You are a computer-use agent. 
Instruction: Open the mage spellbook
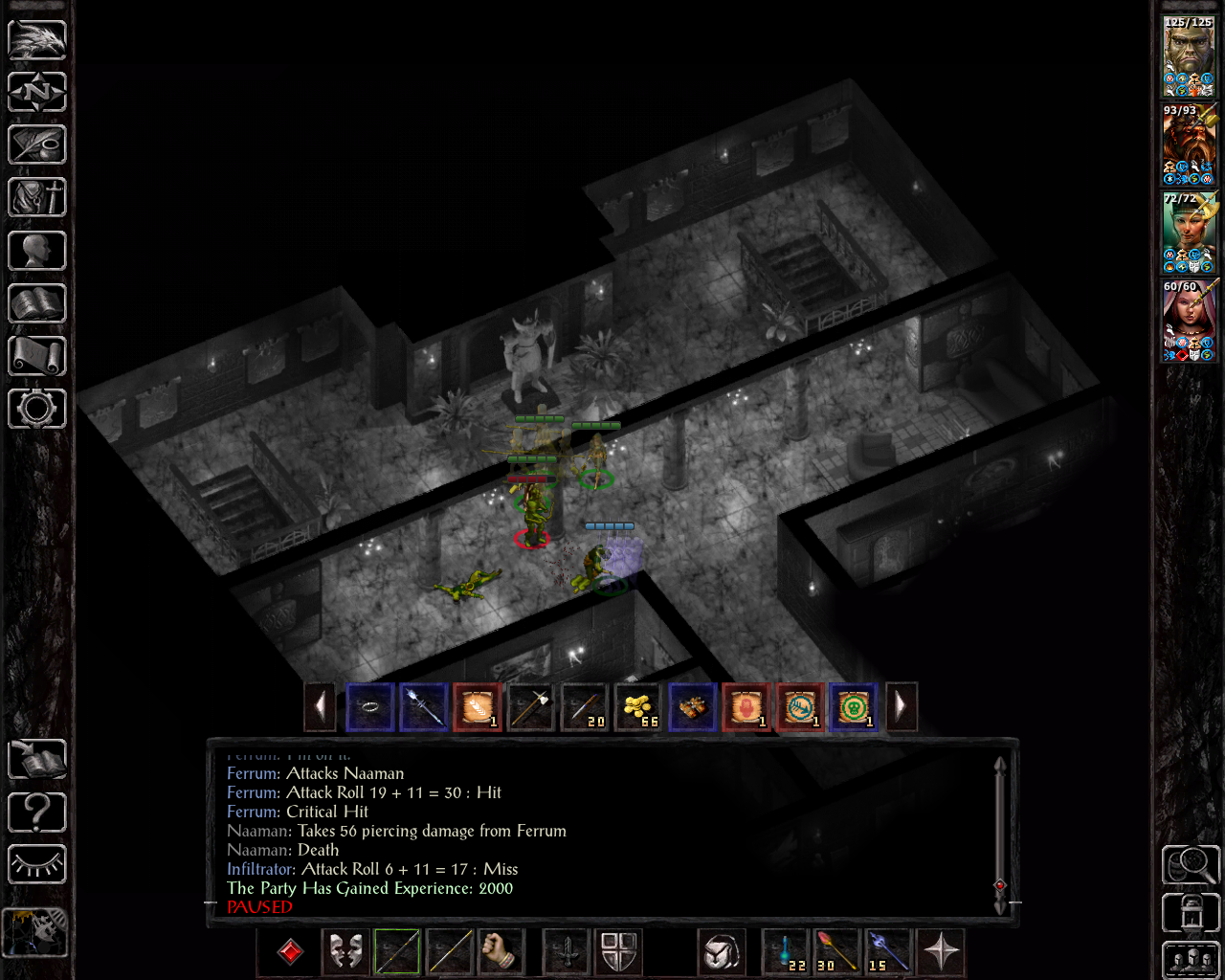point(36,302)
